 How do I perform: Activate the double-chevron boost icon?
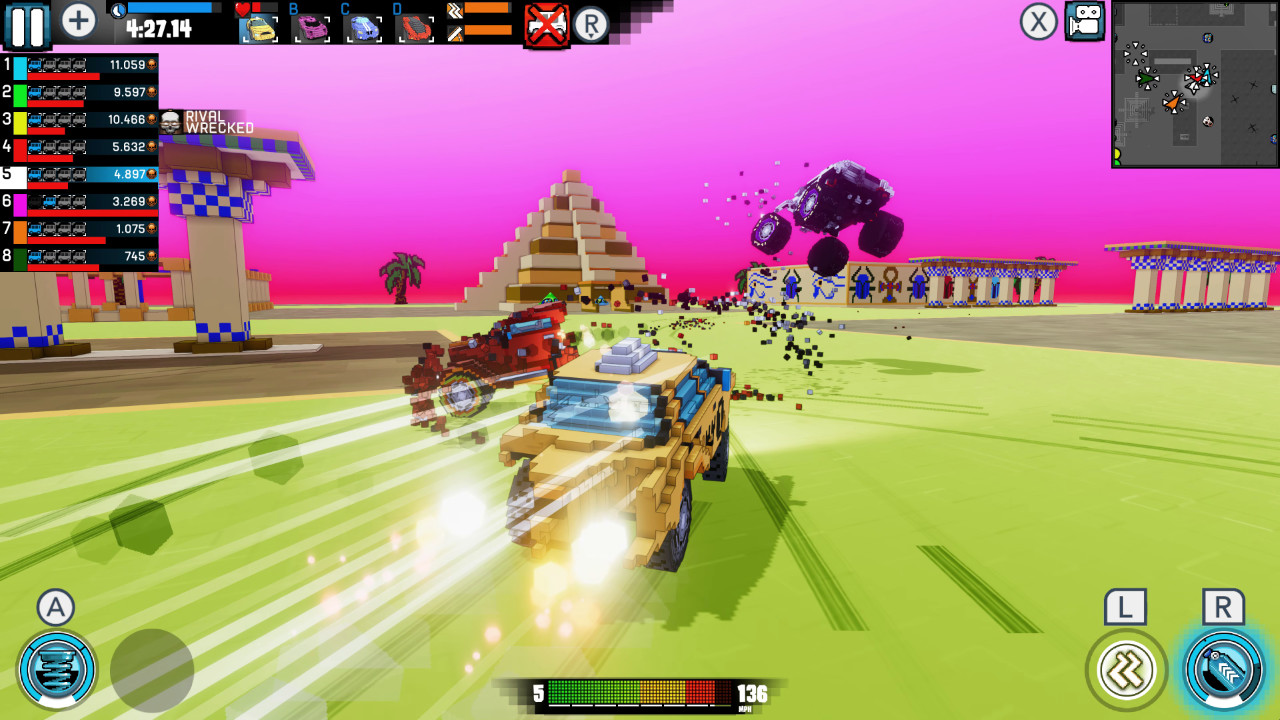[1125, 668]
